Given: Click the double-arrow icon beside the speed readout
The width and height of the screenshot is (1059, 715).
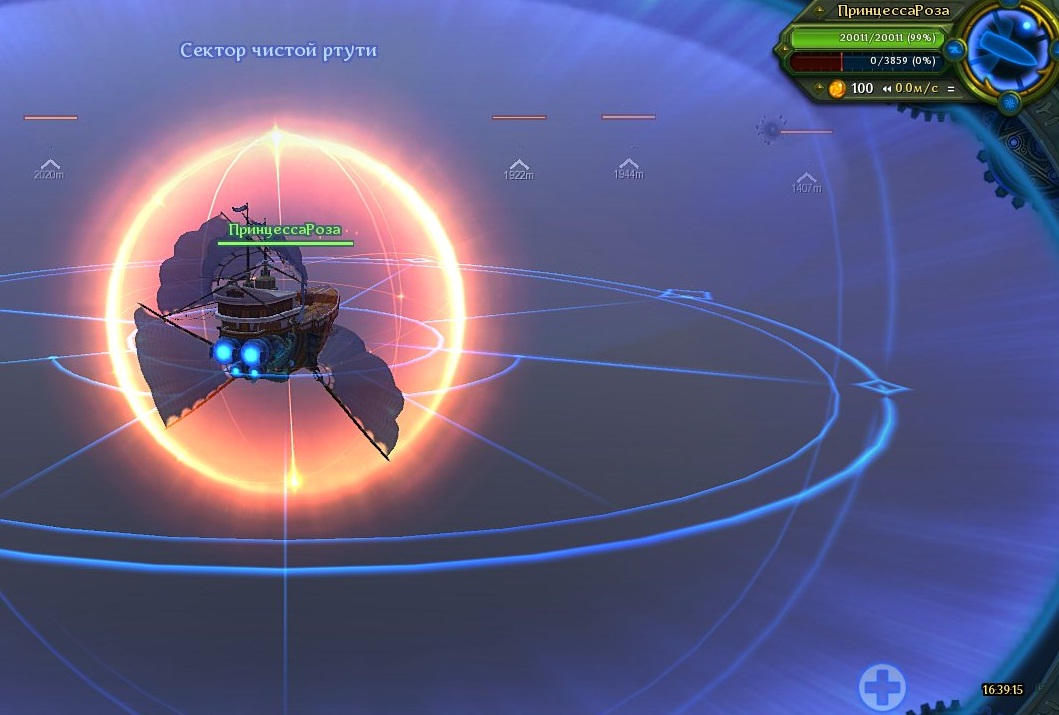Looking at the screenshot, I should pyautogui.click(x=886, y=88).
